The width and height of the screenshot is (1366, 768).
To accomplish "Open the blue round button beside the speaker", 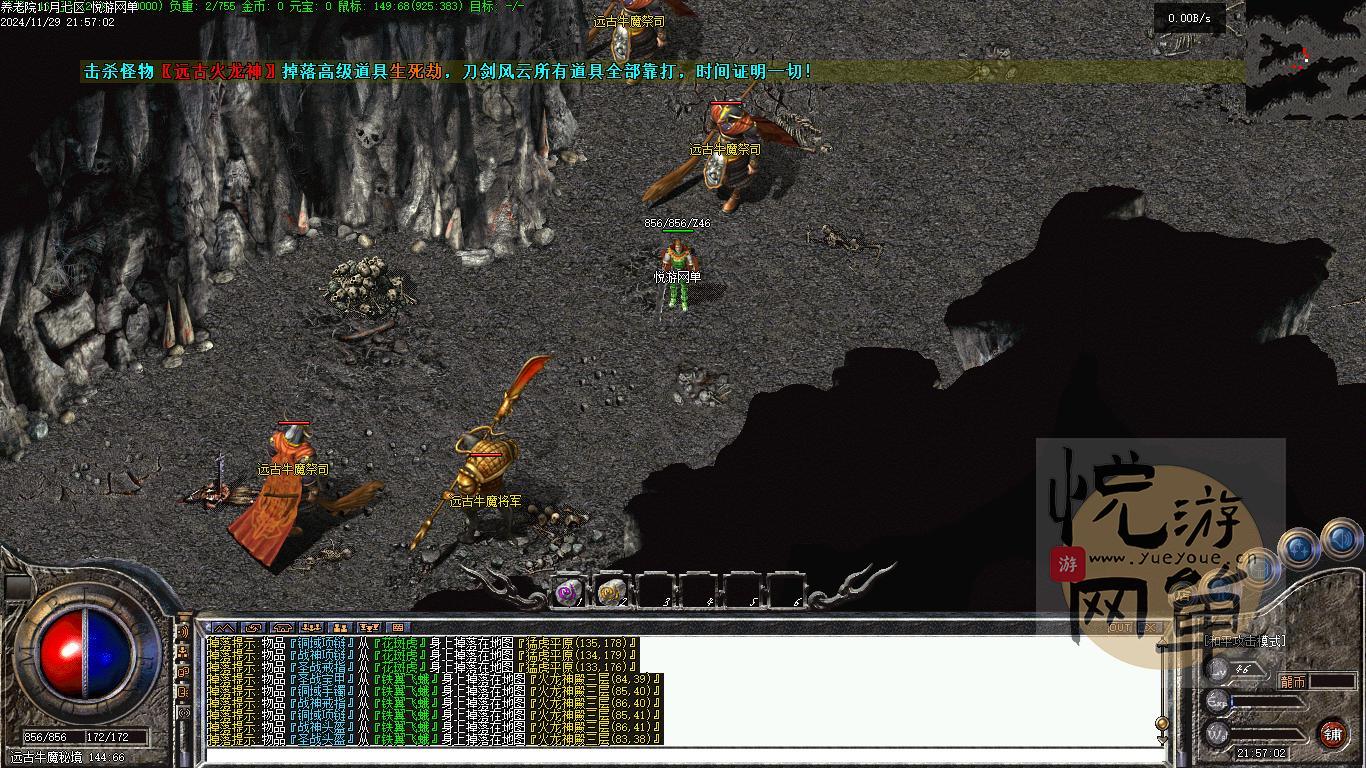I will 1298,547.
